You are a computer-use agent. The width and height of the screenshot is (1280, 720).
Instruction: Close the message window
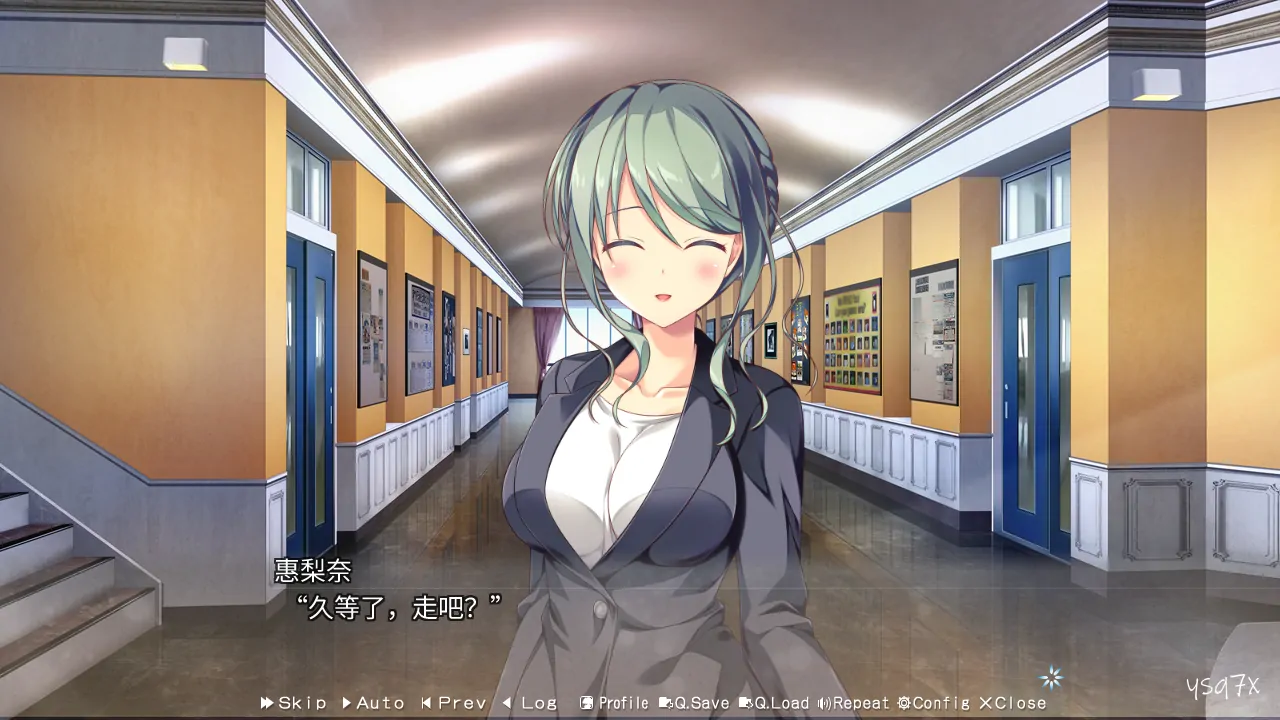[1012, 703]
